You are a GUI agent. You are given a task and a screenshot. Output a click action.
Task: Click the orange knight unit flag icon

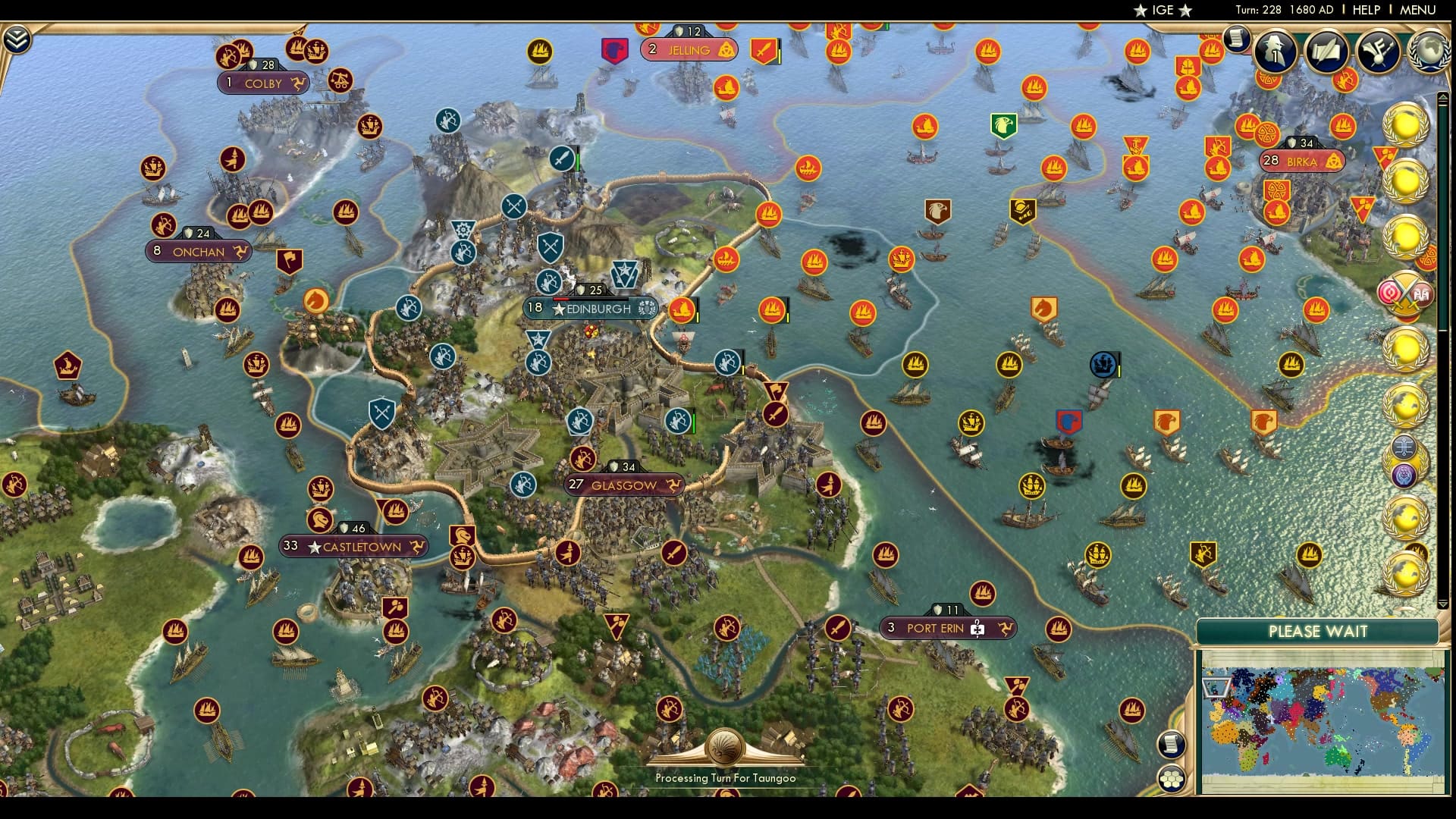click(x=1045, y=307)
